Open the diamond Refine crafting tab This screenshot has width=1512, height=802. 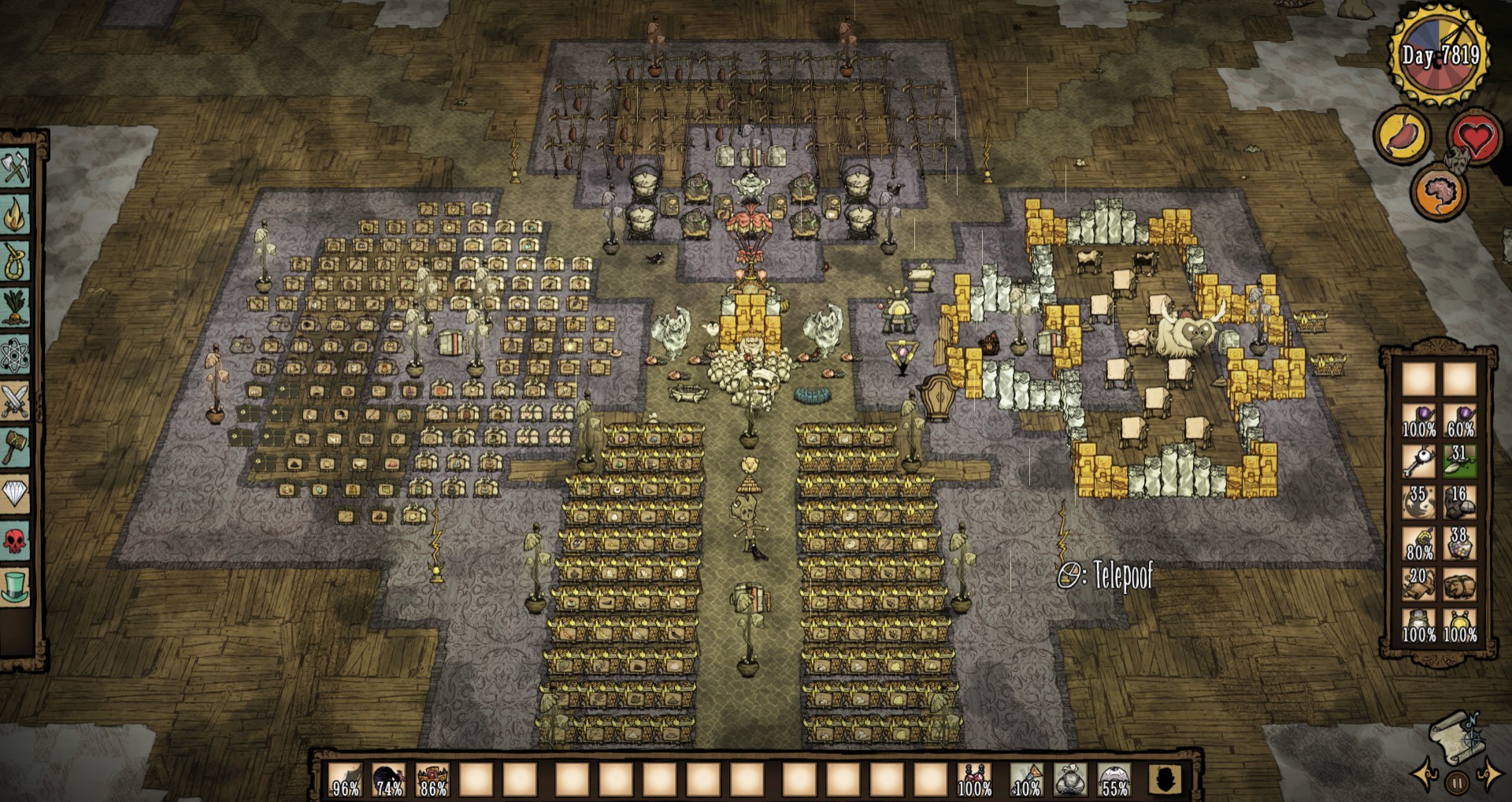tap(16, 495)
